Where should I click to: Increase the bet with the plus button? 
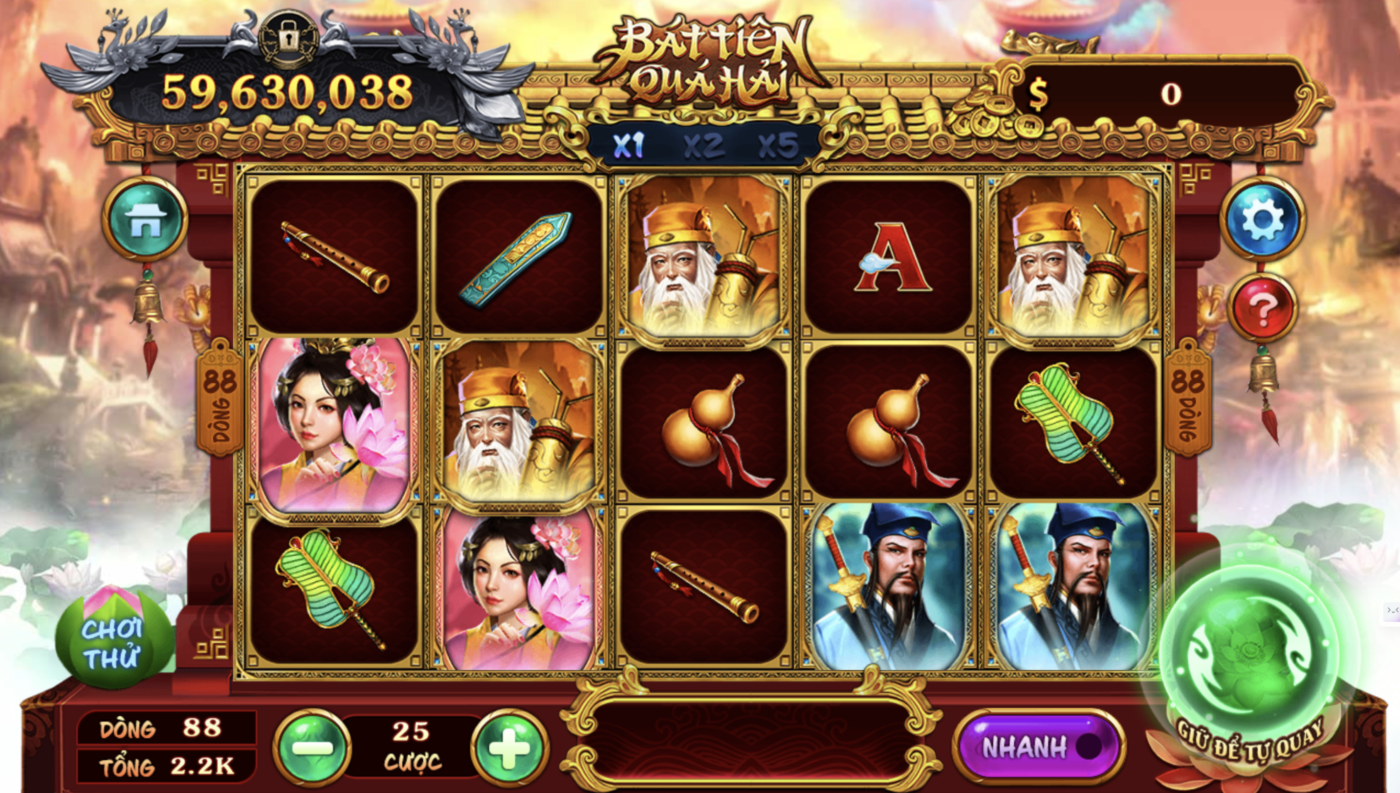click(x=509, y=747)
